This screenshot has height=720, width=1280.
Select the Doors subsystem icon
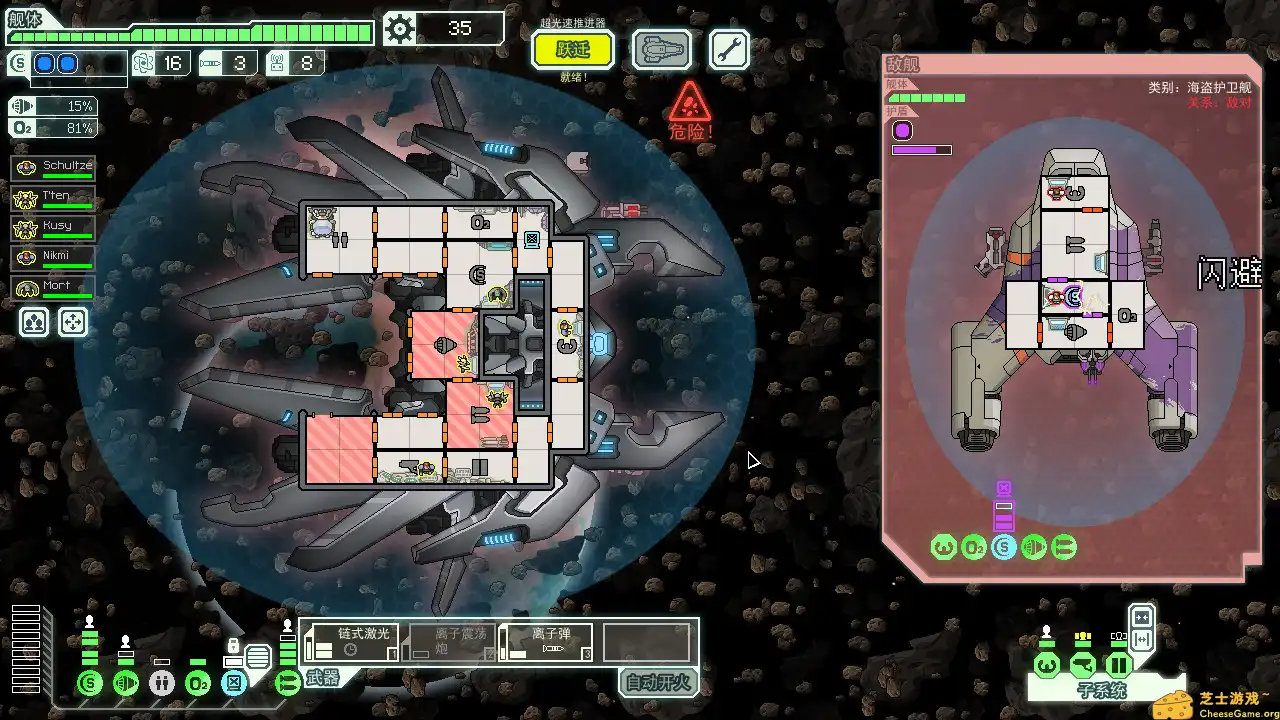[x=1118, y=666]
